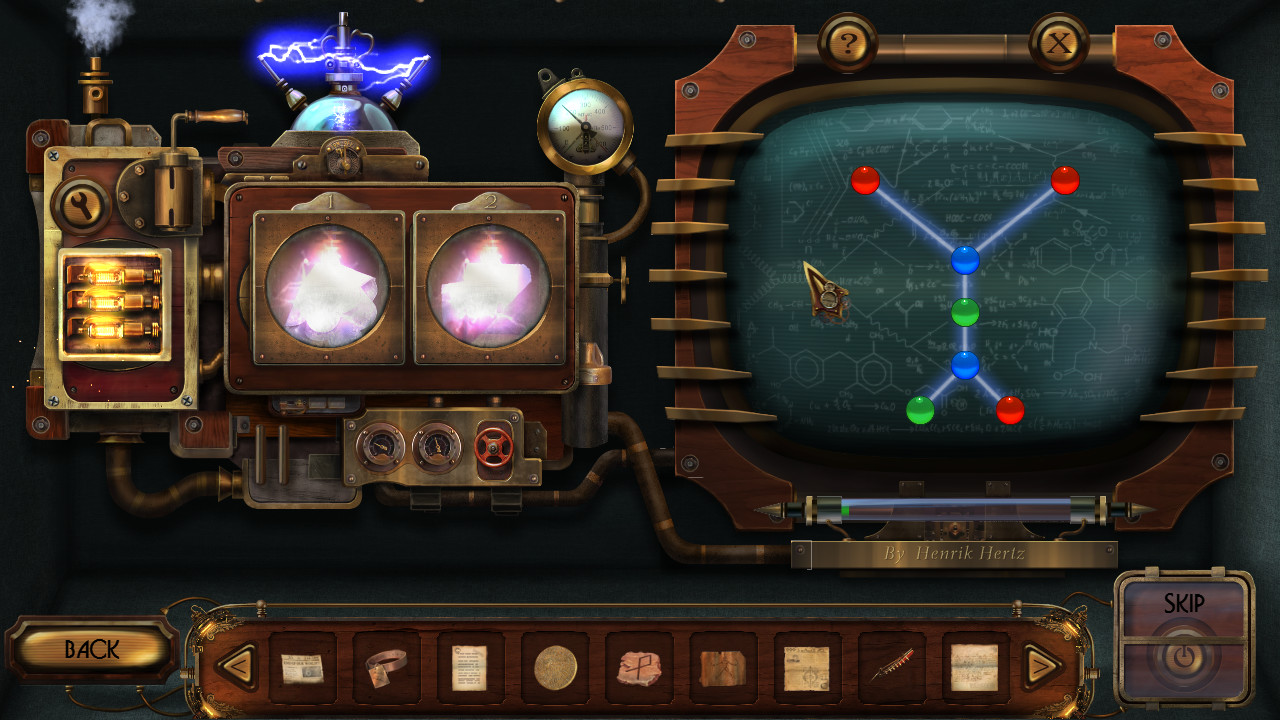Viewport: 1280px width, 720px height.
Task: Turn the red valve wheel
Action: (x=492, y=449)
